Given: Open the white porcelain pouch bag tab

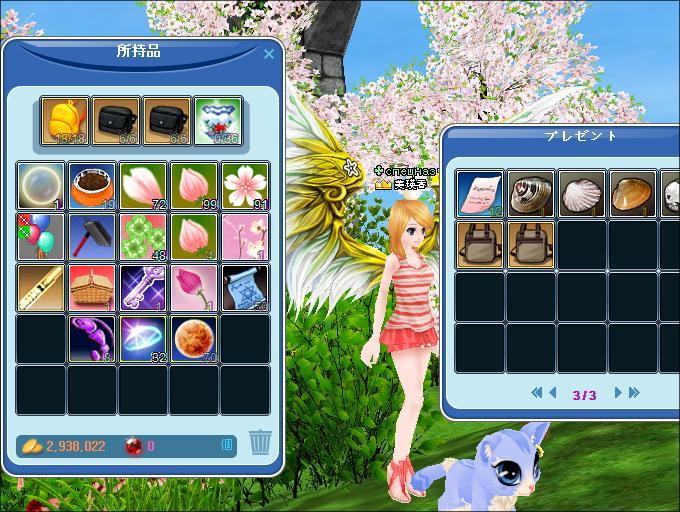Looking at the screenshot, I should [218, 120].
